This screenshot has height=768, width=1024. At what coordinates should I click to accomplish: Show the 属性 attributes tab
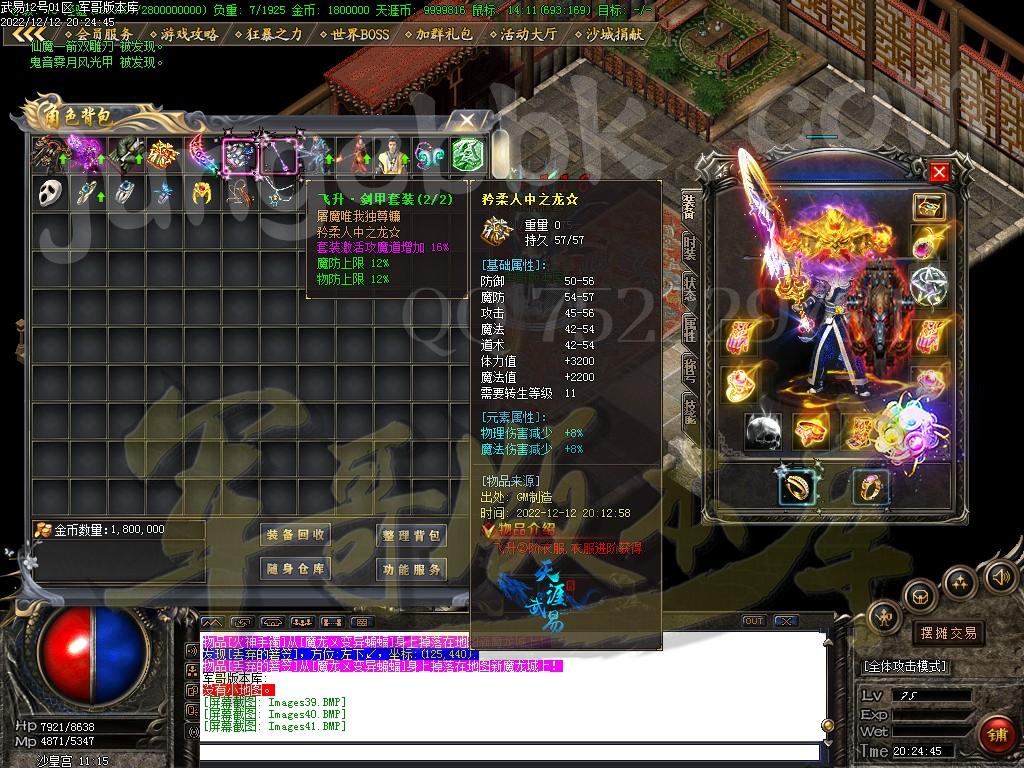tap(690, 326)
